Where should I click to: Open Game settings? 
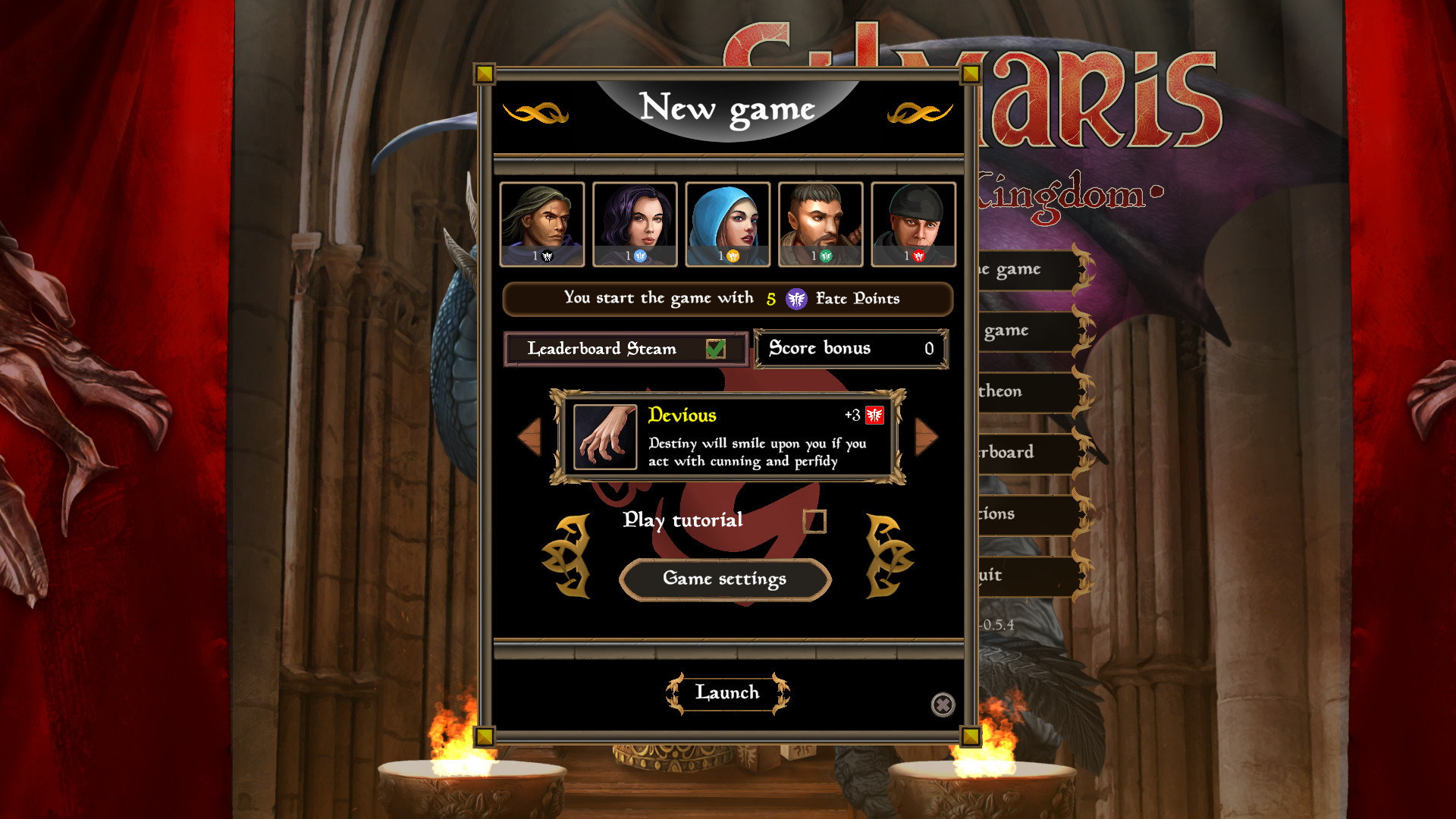724,579
